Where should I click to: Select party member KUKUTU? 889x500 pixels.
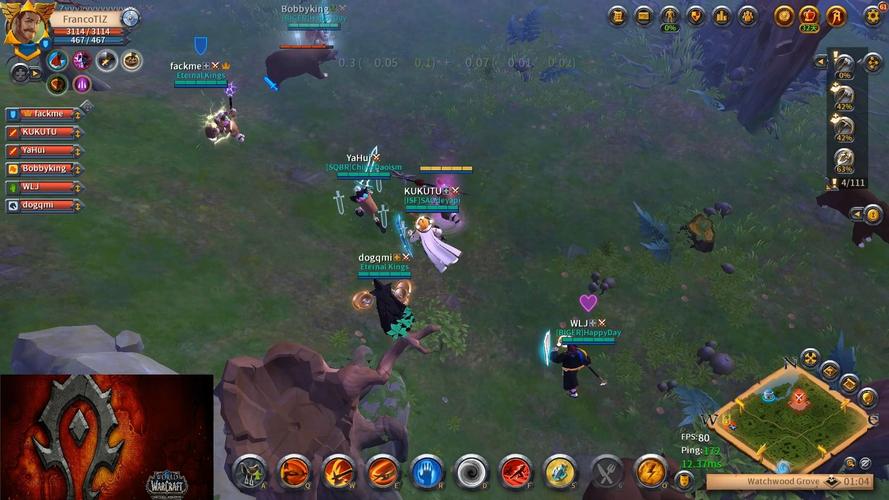click(44, 132)
